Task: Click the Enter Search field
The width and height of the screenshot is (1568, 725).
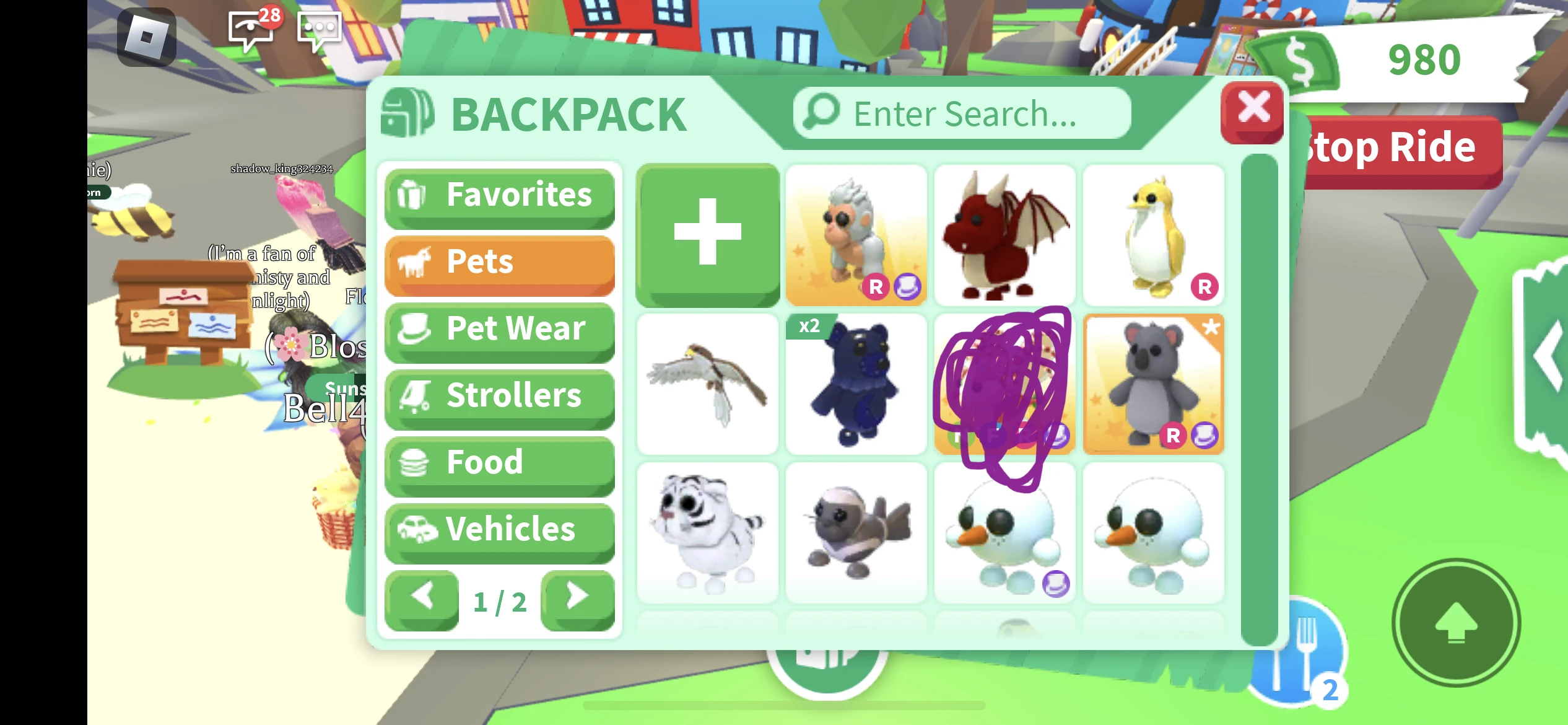Action: [963, 113]
